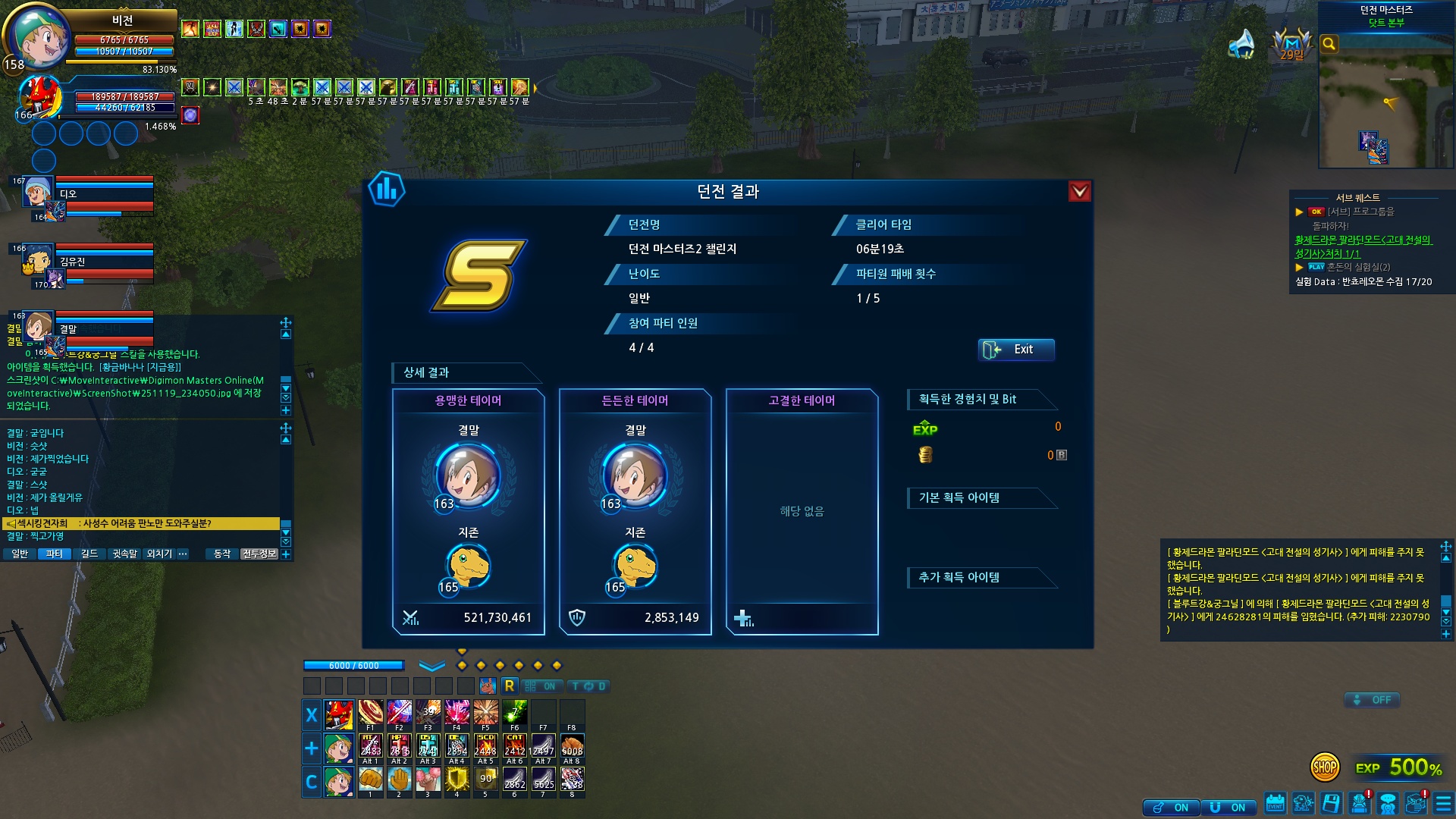Click the yellow R button above the hotbar
This screenshot has width=1456, height=819.
pyautogui.click(x=510, y=686)
